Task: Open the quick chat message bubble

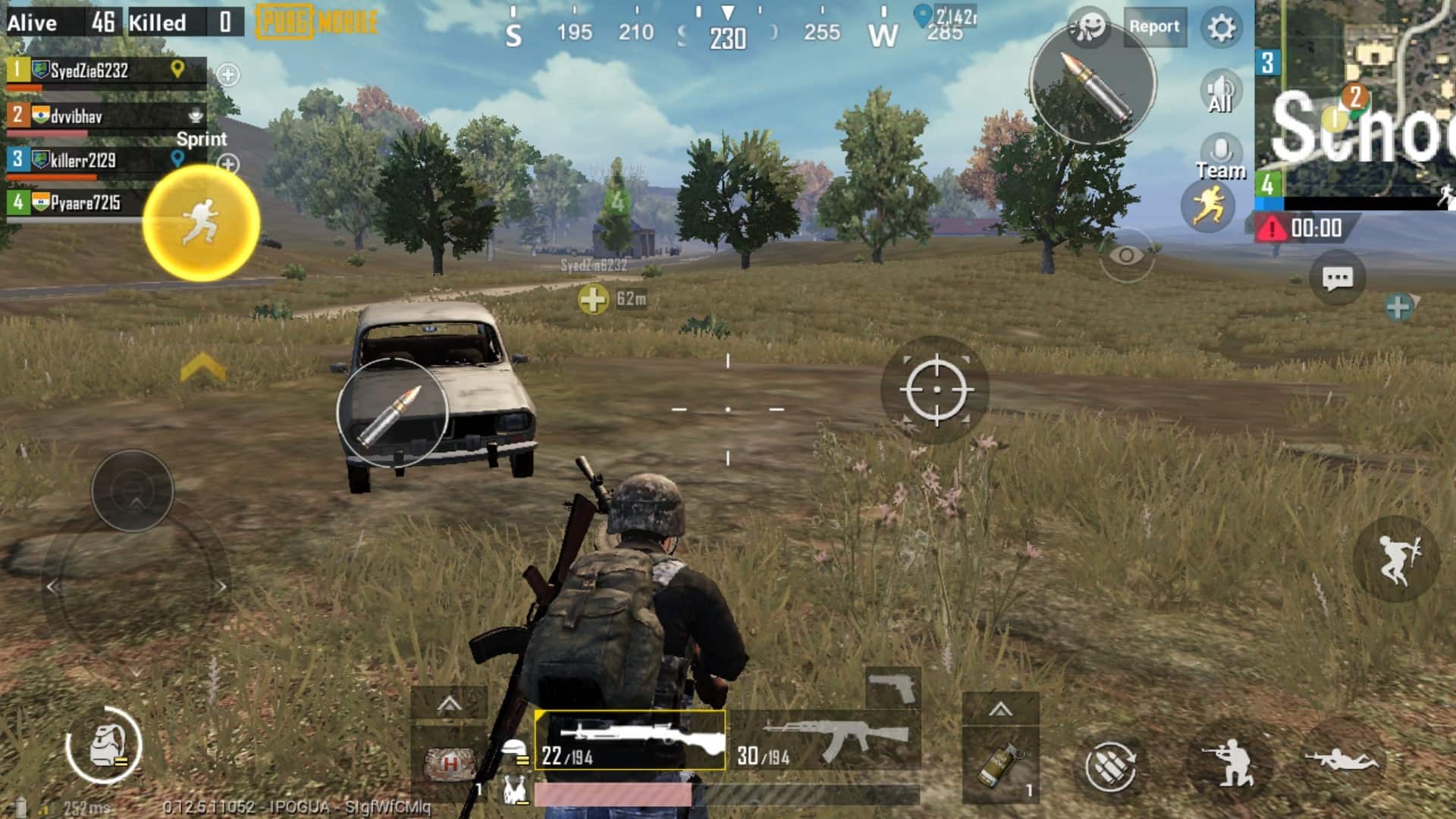Action: [x=1337, y=278]
